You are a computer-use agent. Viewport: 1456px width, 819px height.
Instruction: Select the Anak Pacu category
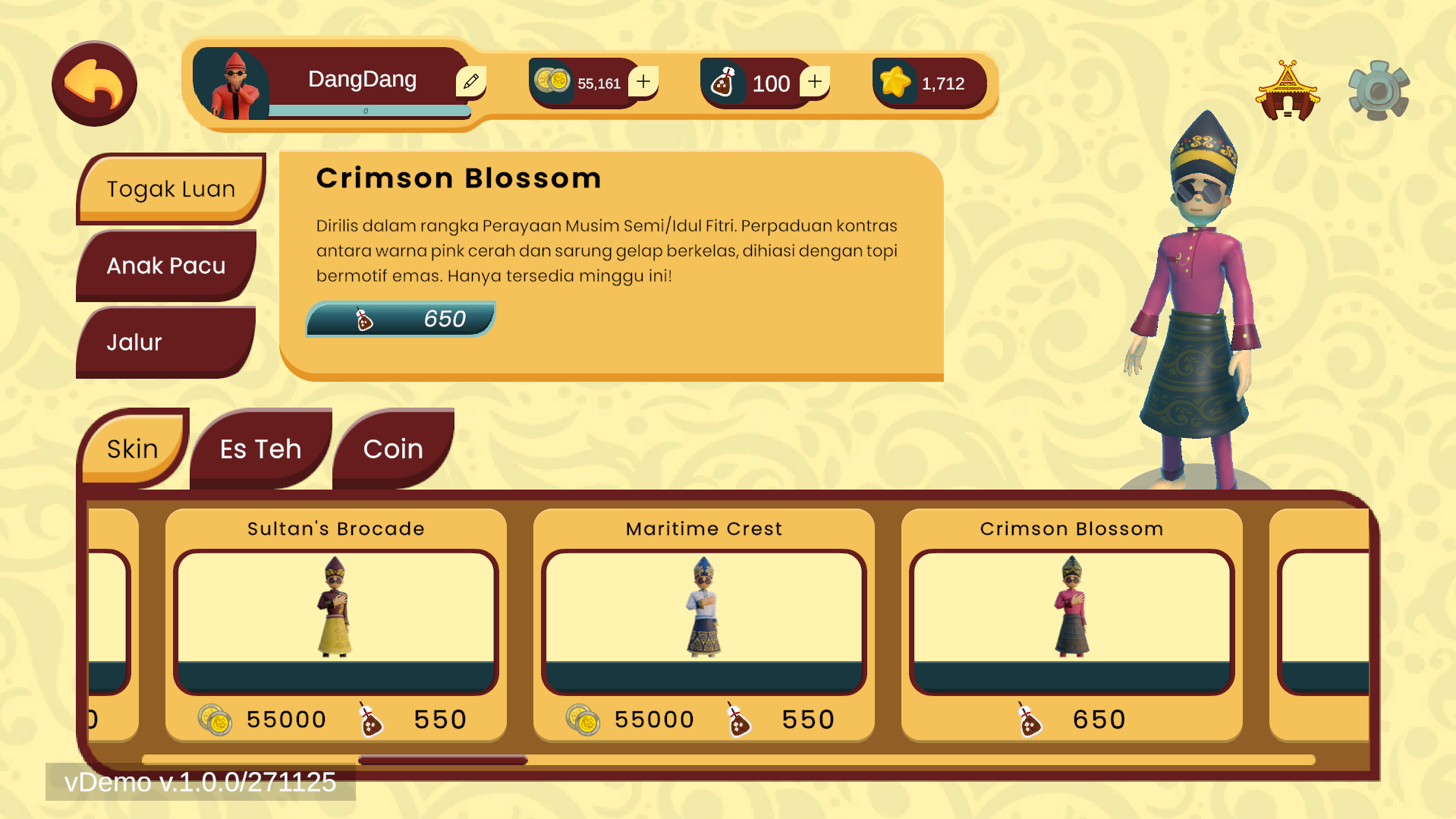tap(166, 266)
